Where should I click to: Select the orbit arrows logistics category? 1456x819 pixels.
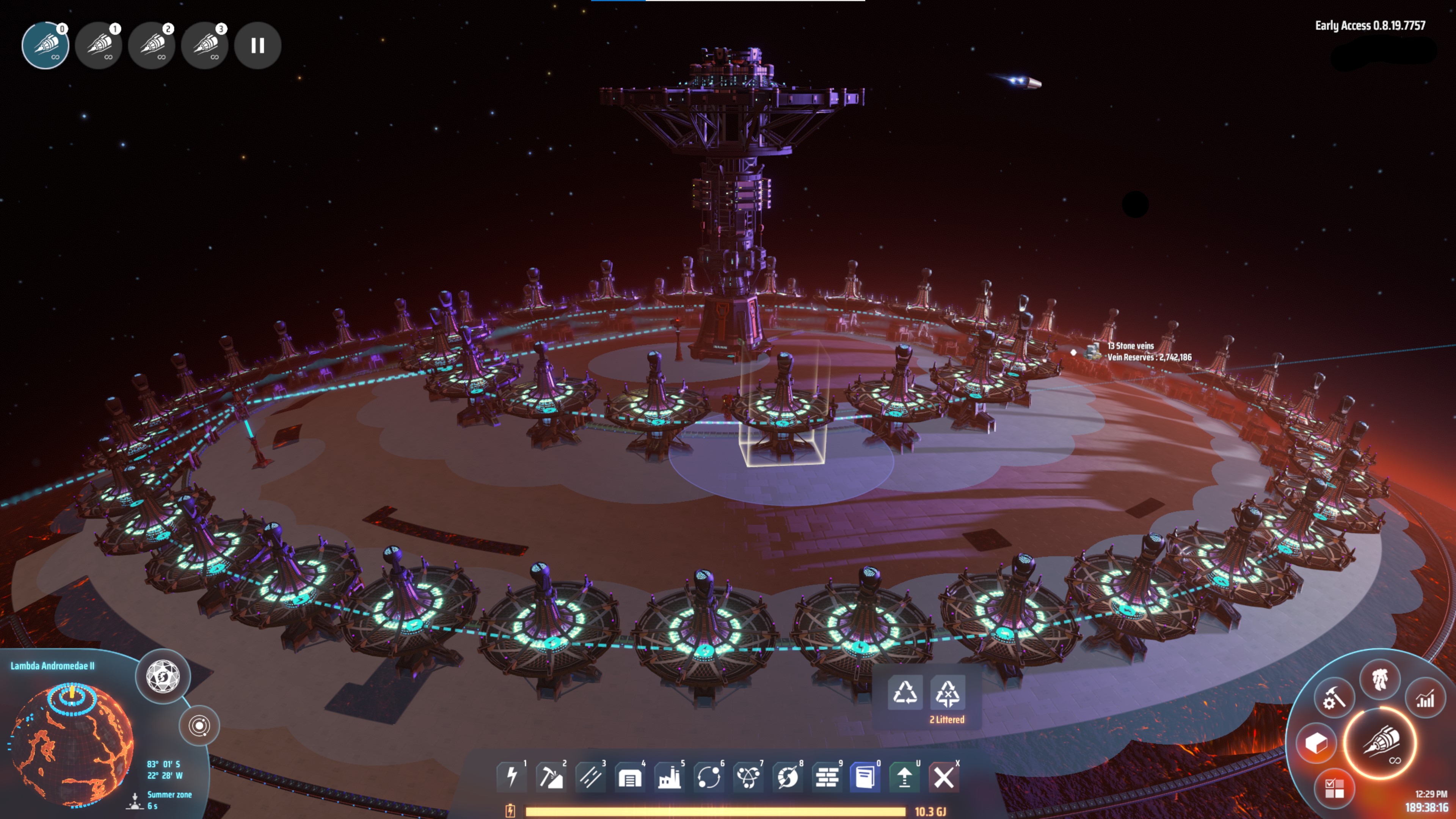click(x=709, y=777)
